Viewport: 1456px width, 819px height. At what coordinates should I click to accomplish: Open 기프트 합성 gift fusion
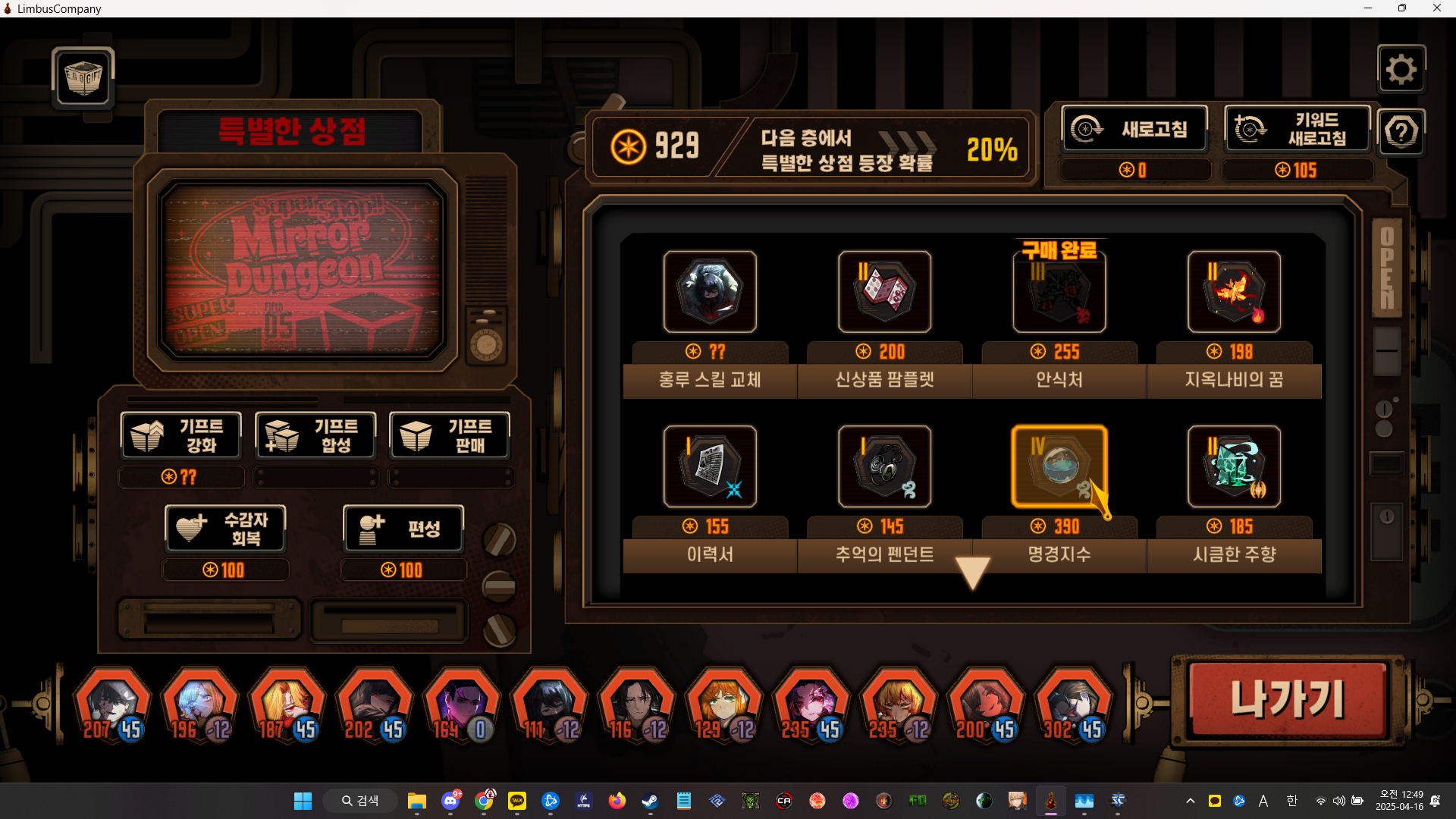click(315, 435)
